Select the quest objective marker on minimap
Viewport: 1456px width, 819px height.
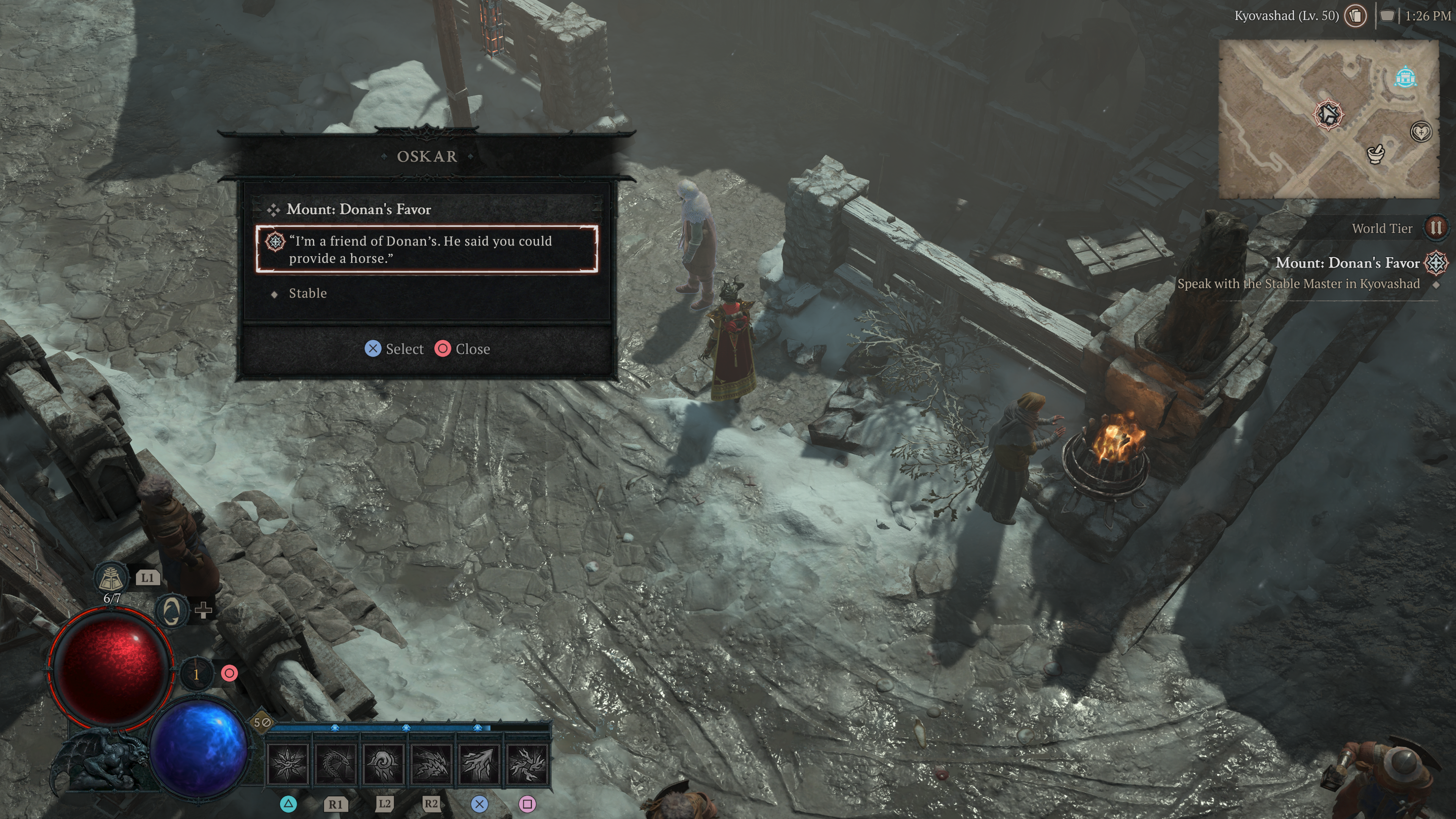[1328, 115]
